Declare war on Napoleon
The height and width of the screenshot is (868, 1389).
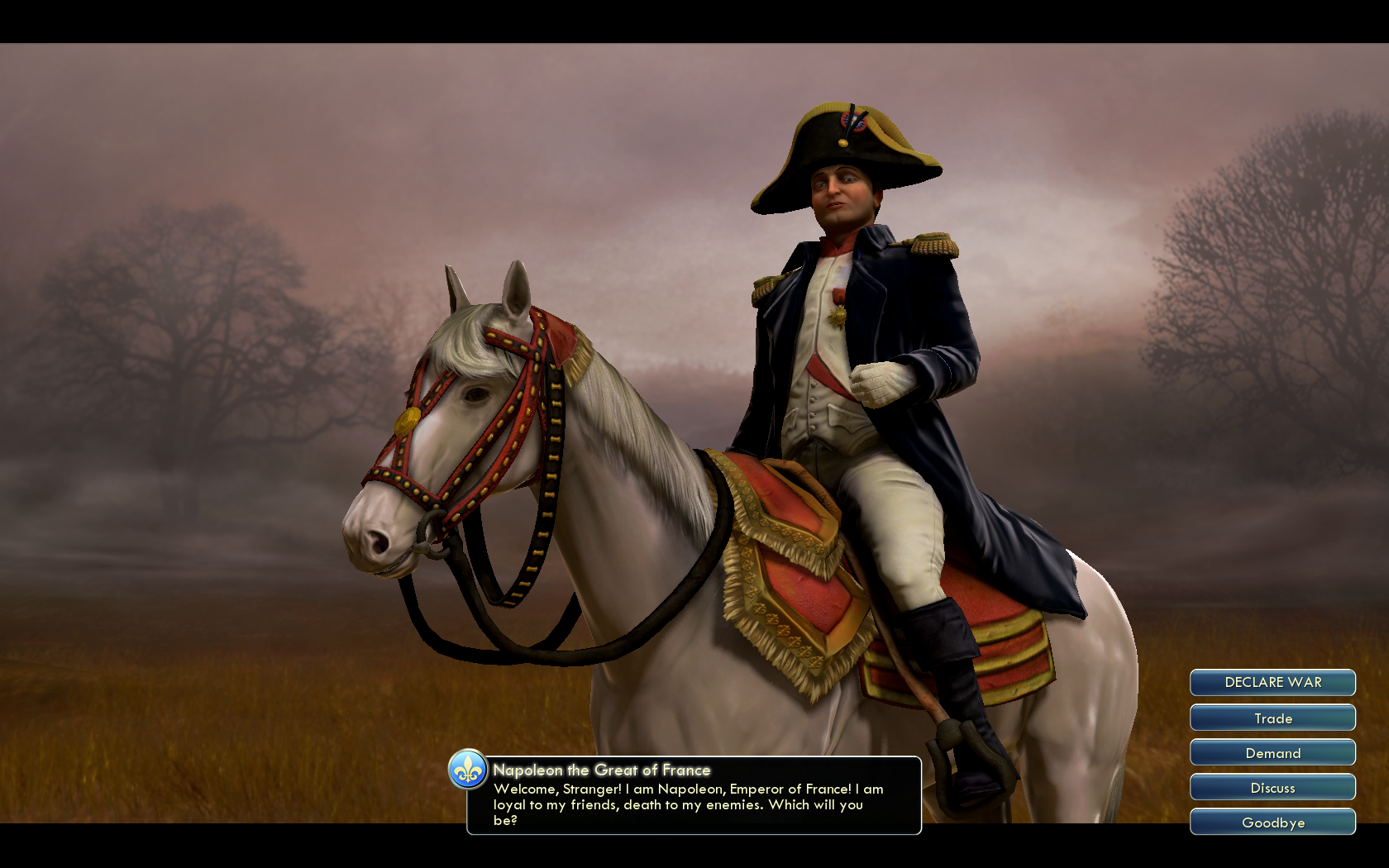point(1272,683)
